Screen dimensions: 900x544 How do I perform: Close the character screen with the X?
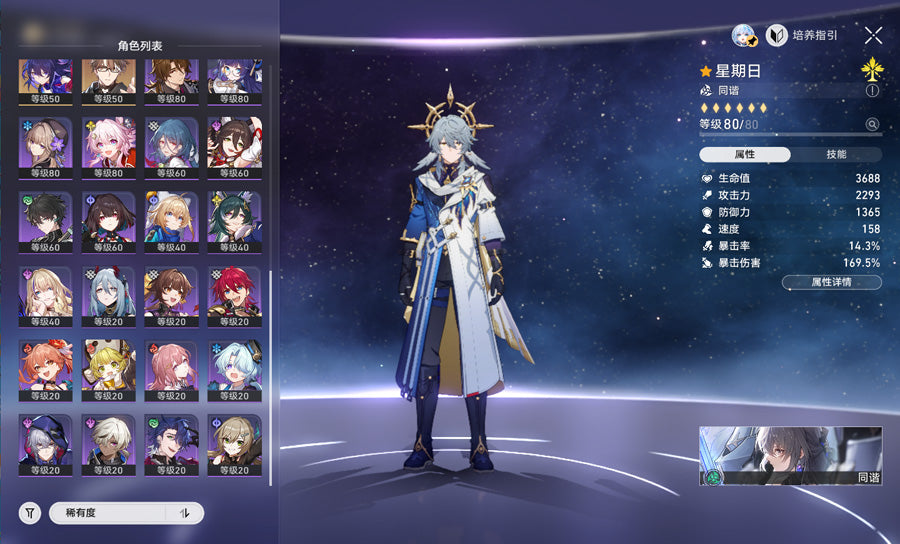click(x=873, y=35)
